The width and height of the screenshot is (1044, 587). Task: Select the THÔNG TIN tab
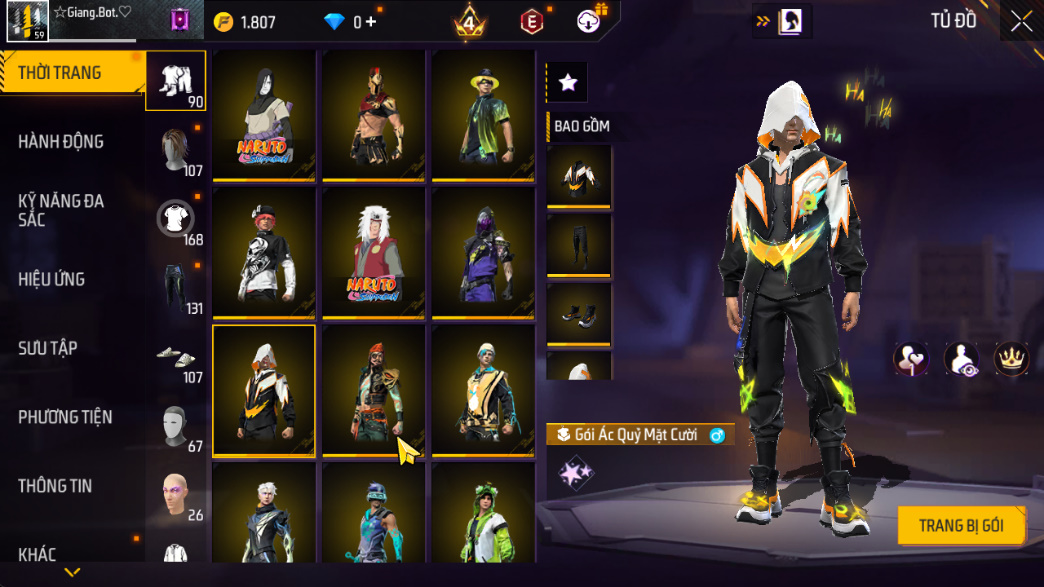click(55, 486)
